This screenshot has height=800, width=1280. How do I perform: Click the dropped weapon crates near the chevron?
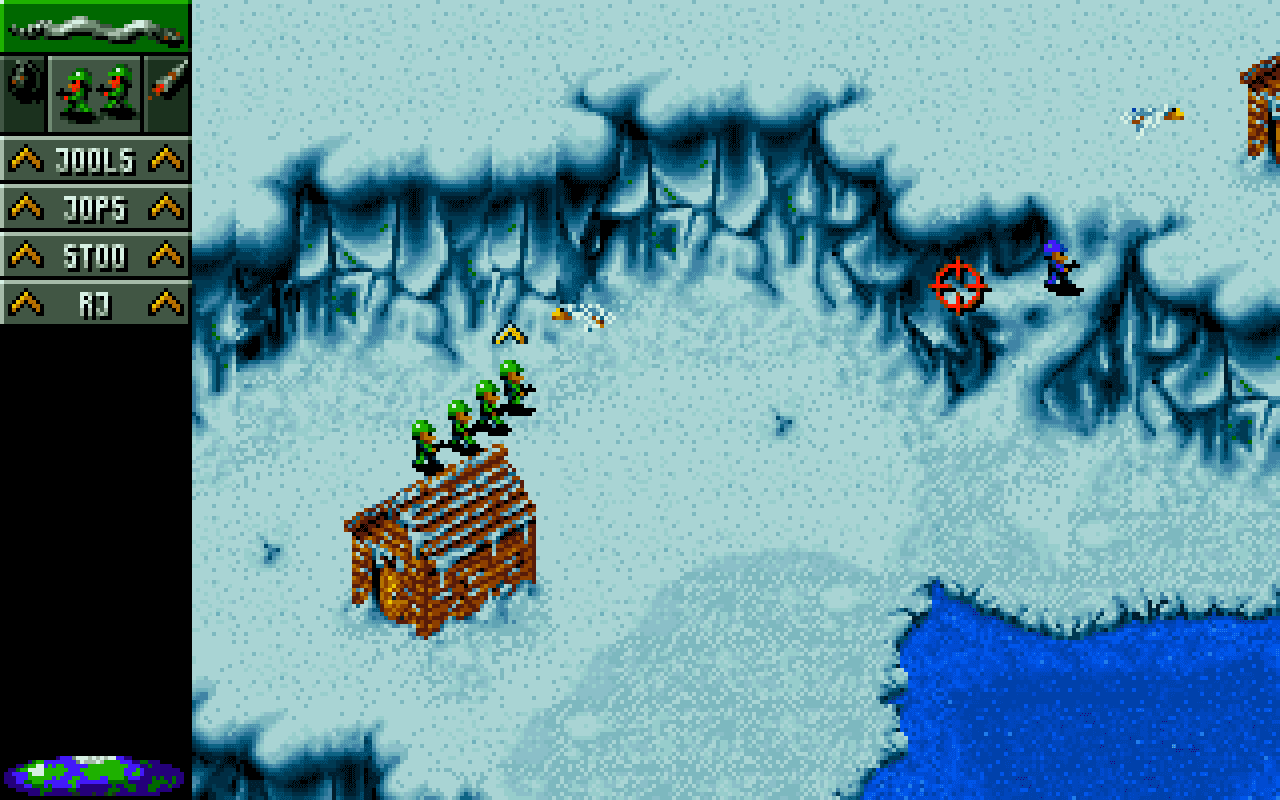(578, 317)
